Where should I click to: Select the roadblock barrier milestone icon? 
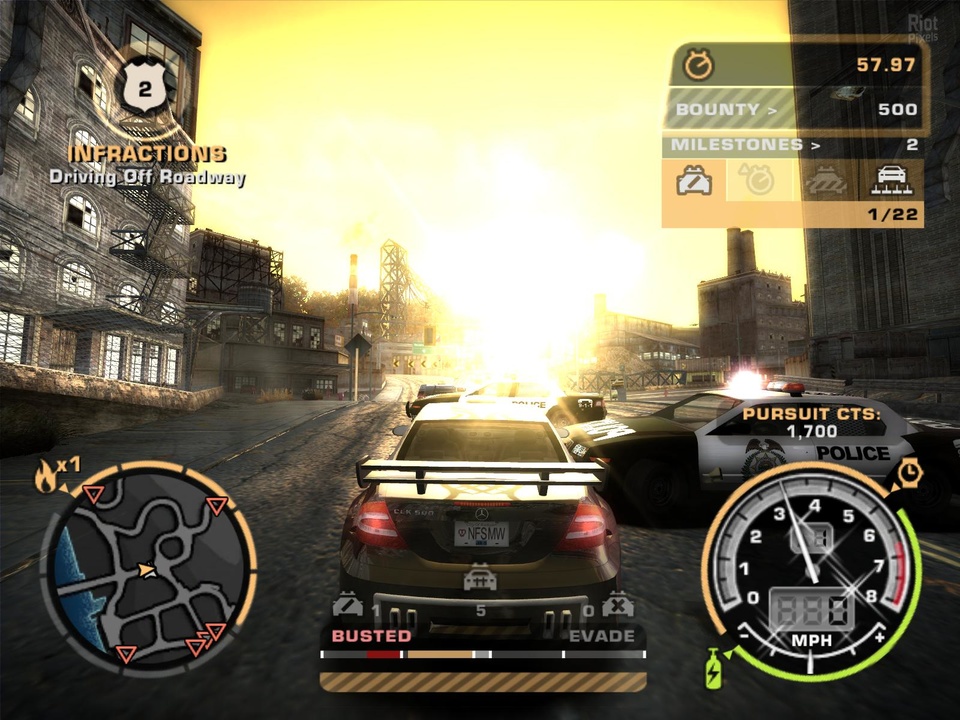point(825,181)
